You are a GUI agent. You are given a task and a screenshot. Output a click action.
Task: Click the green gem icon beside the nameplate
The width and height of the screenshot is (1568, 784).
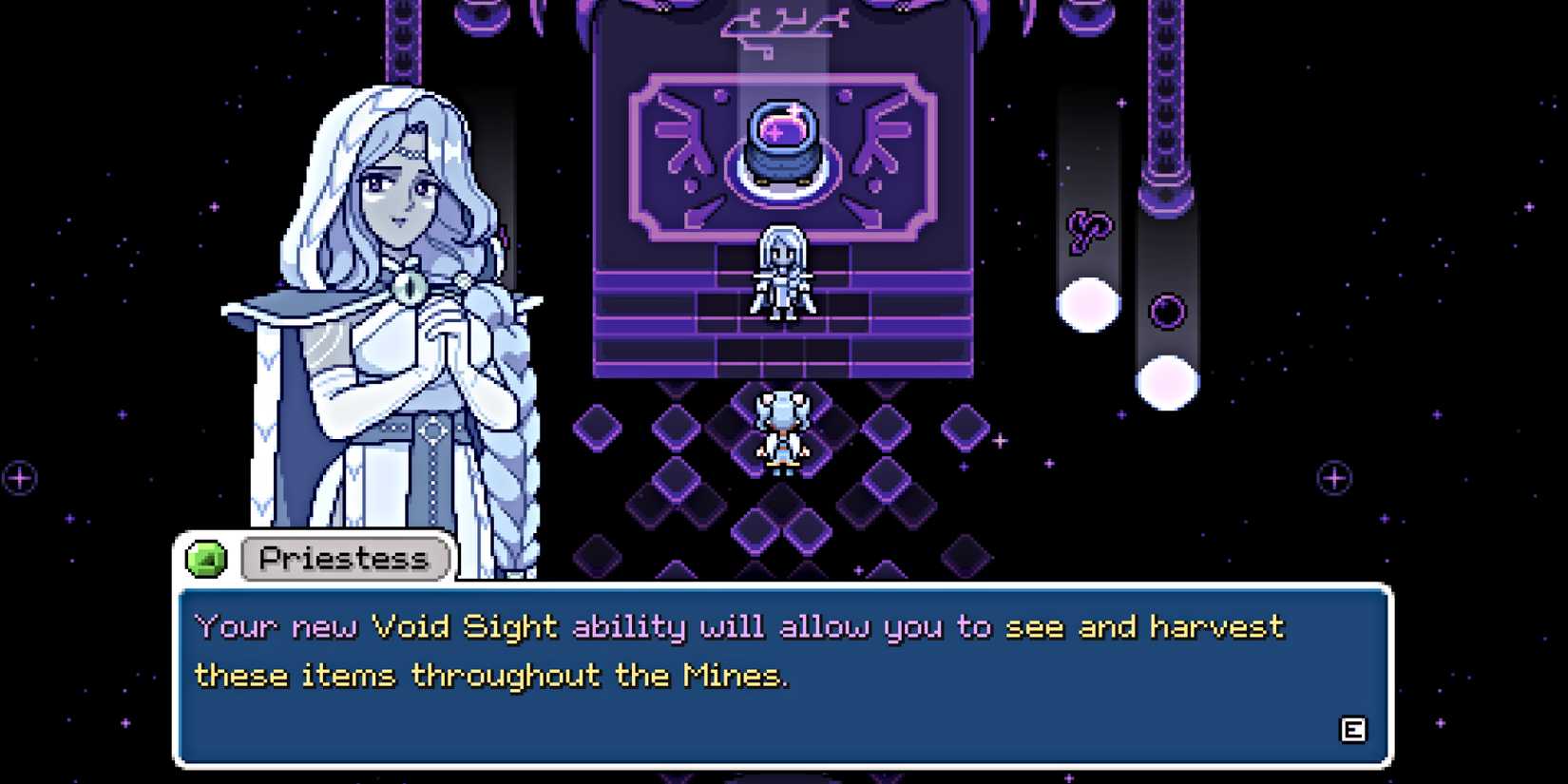[207, 559]
